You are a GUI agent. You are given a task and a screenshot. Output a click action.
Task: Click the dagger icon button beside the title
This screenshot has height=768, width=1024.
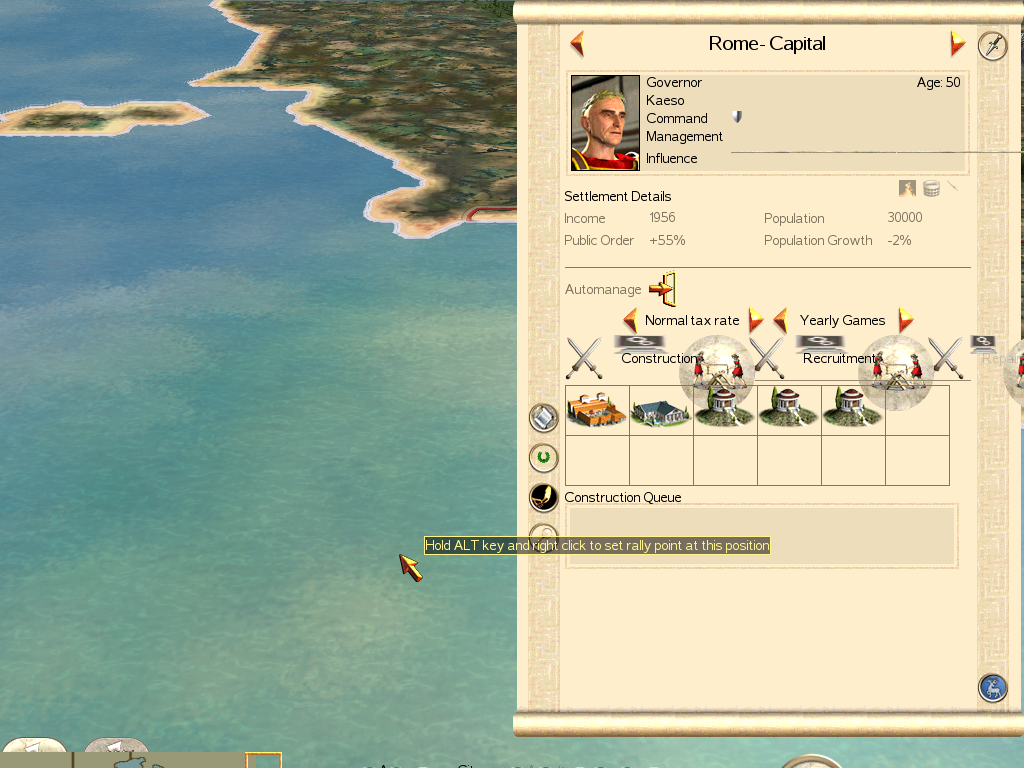pos(992,46)
